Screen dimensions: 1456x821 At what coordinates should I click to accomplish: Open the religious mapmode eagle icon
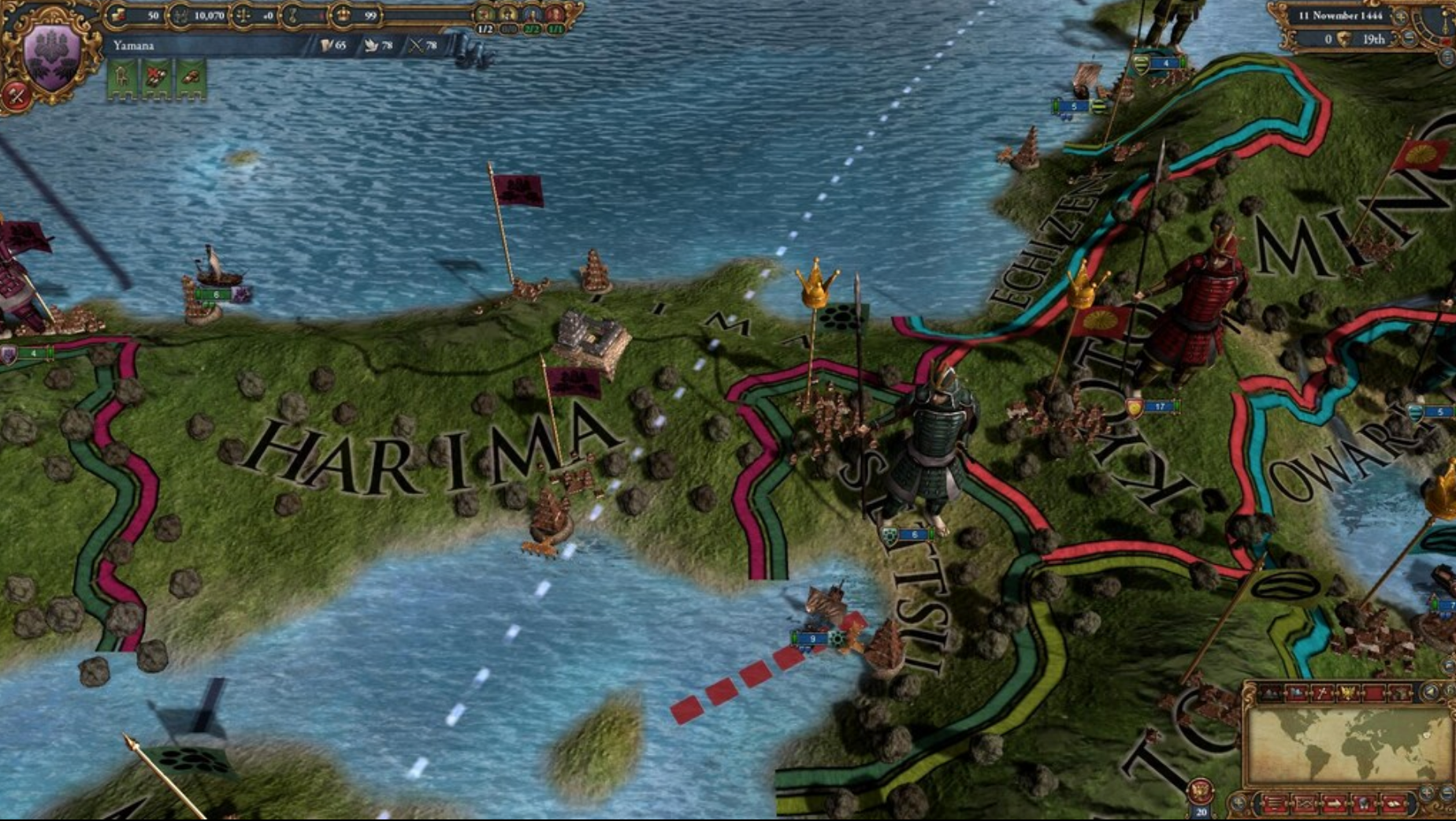point(1348,693)
